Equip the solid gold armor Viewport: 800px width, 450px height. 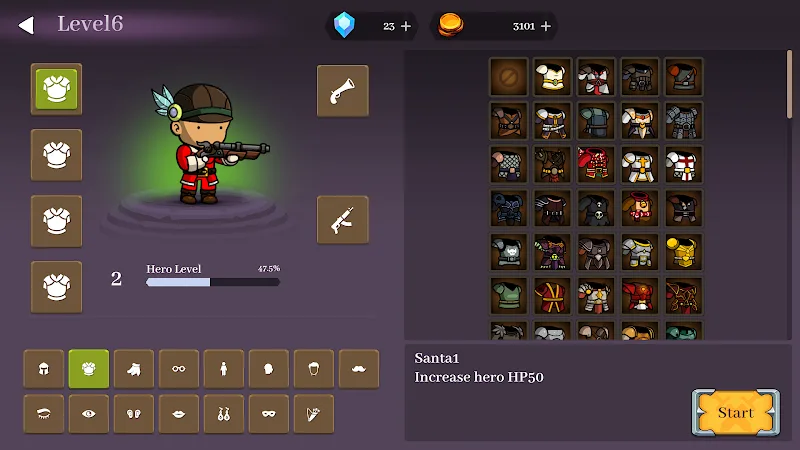[684, 253]
